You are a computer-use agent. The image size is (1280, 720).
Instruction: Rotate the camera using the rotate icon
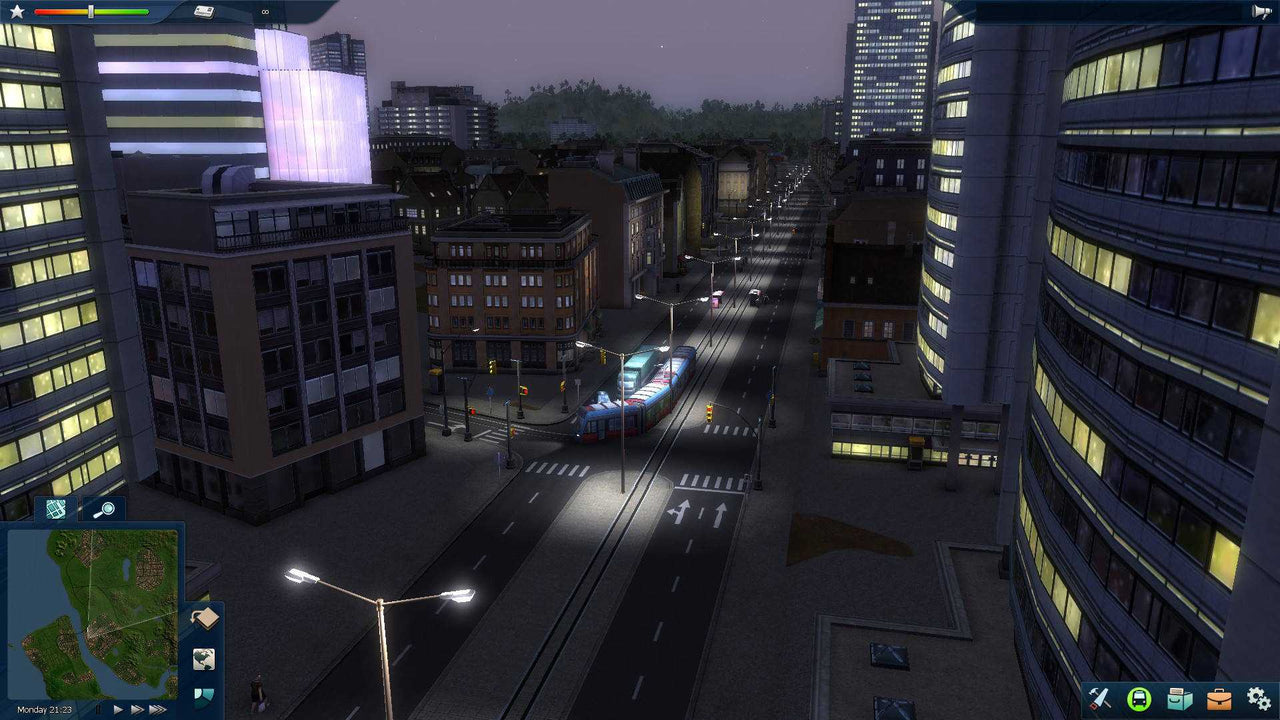(x=204, y=617)
